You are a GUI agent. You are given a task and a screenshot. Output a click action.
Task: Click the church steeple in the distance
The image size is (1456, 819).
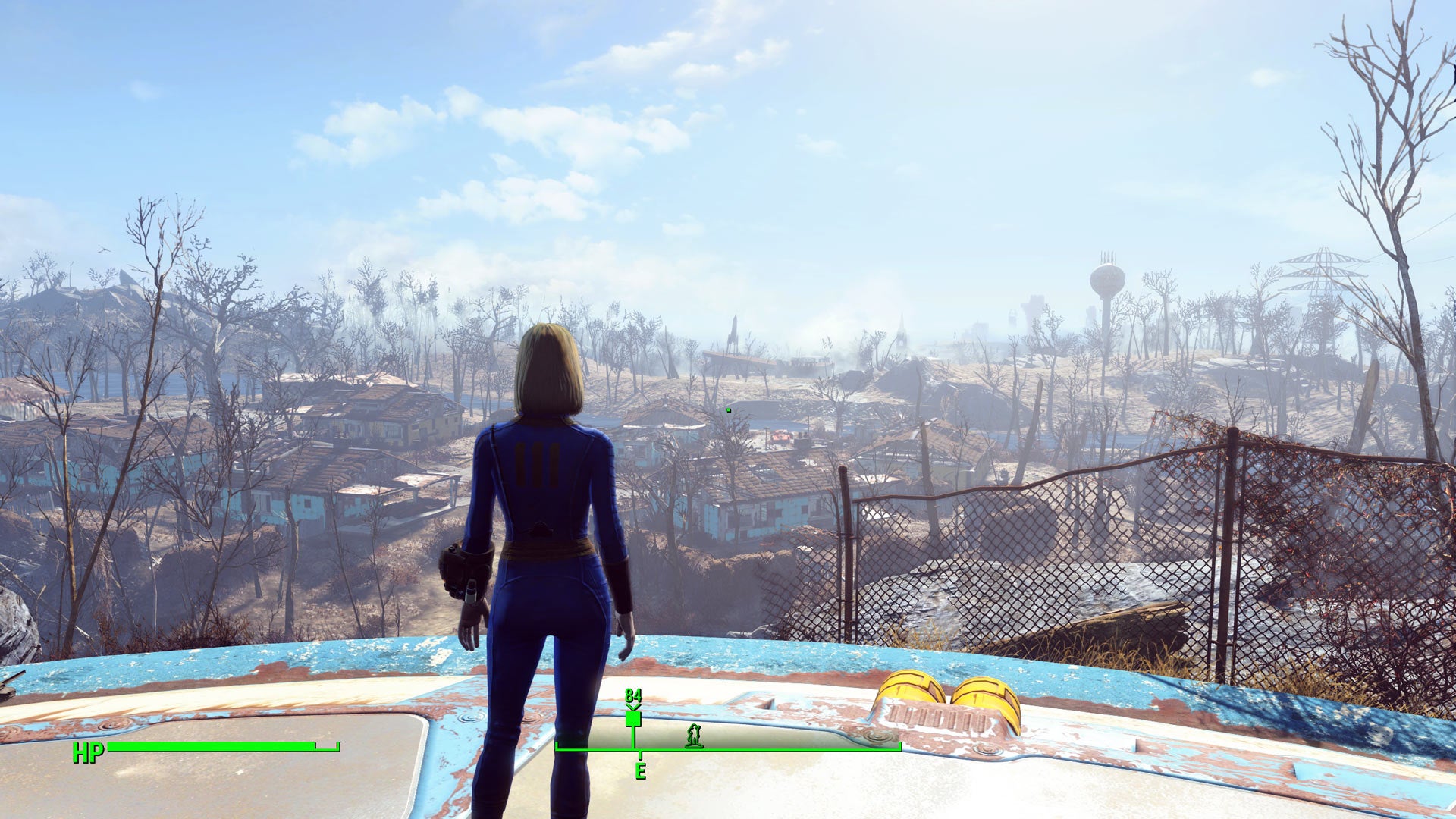point(902,330)
